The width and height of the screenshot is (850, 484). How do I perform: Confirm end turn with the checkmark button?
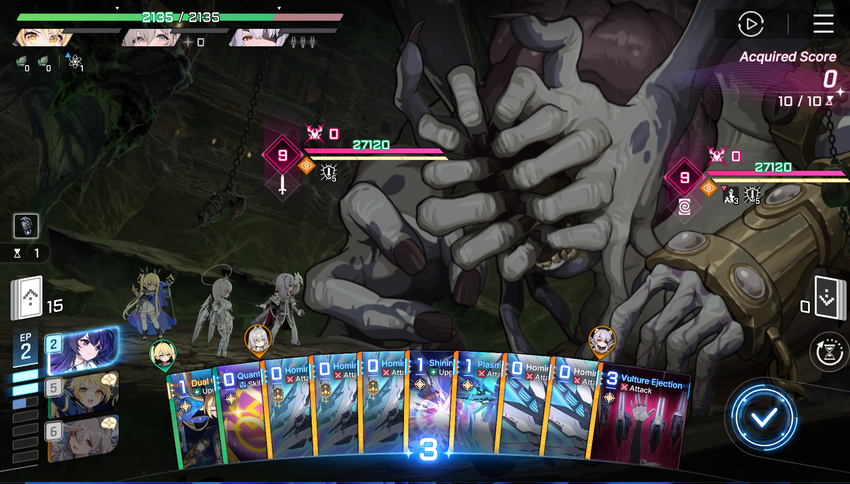[764, 414]
